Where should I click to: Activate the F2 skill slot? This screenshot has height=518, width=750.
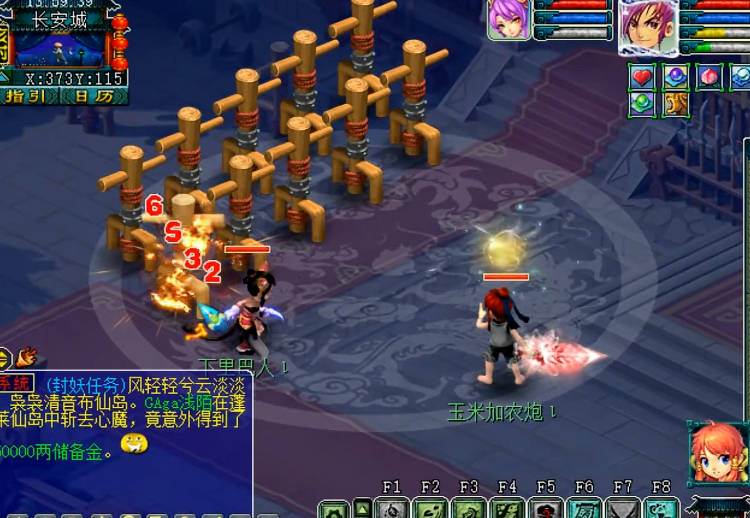[430, 508]
